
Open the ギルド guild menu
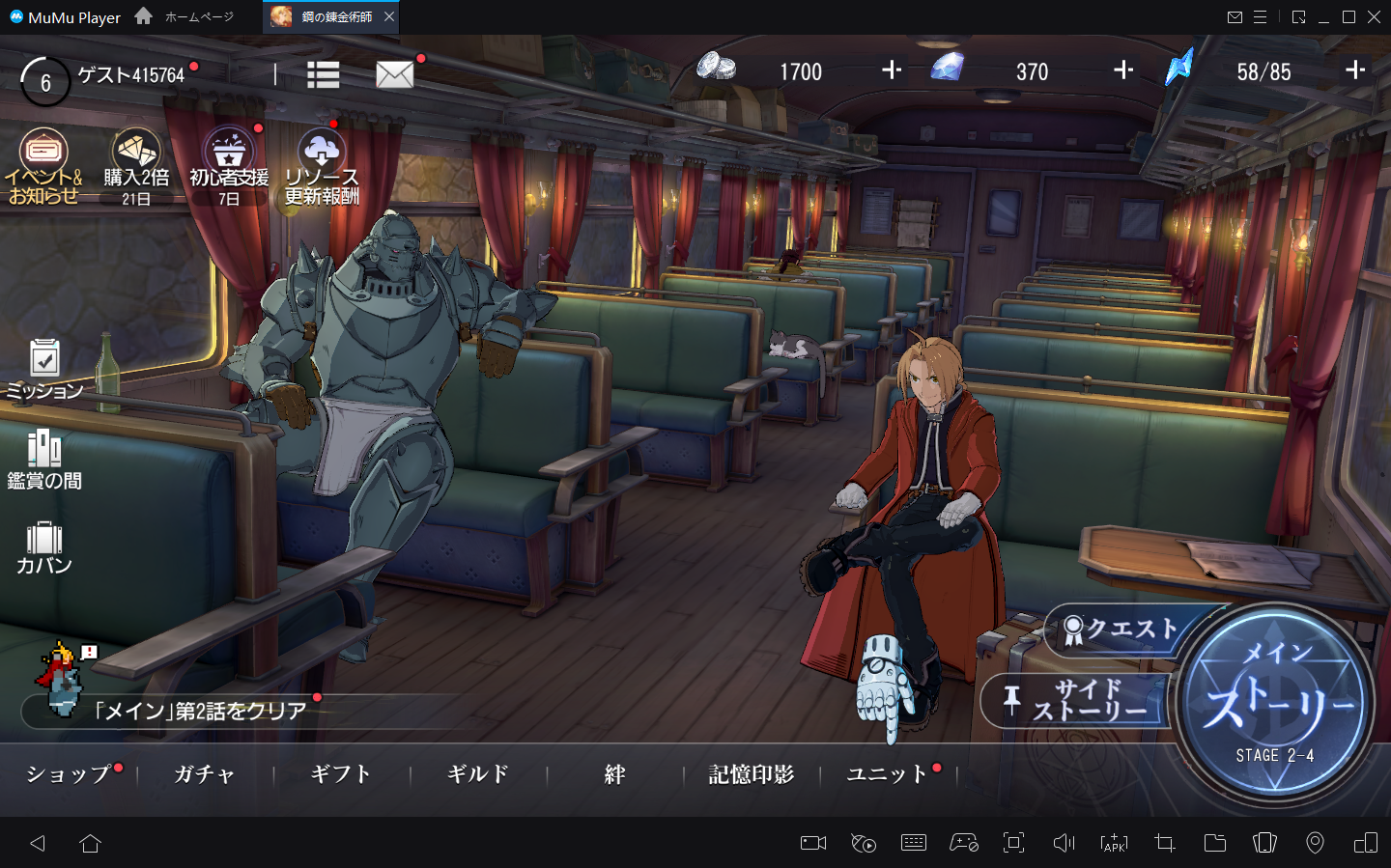pyautogui.click(x=478, y=774)
